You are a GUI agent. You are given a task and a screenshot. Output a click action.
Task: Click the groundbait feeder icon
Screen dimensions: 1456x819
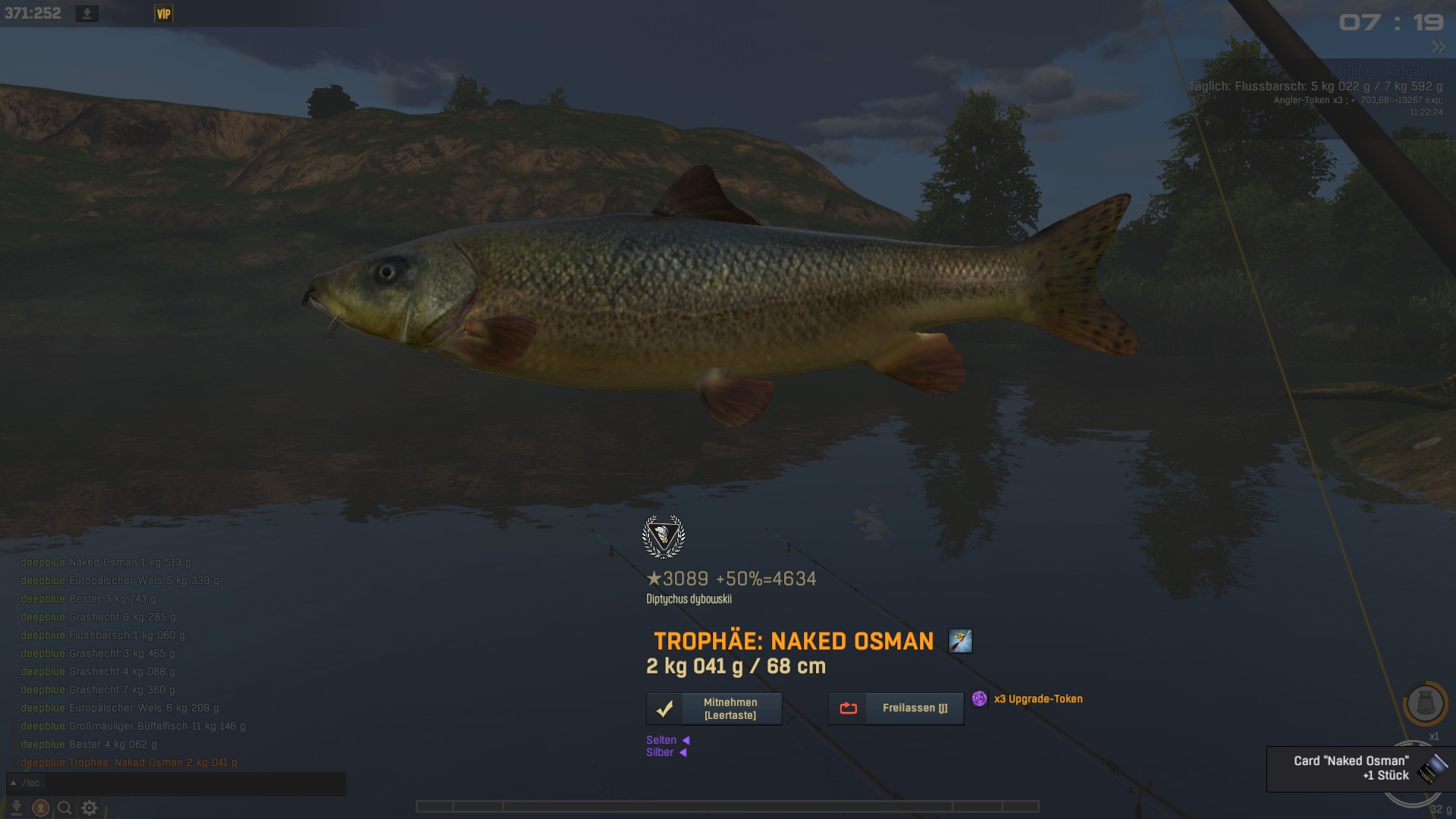[1425, 704]
